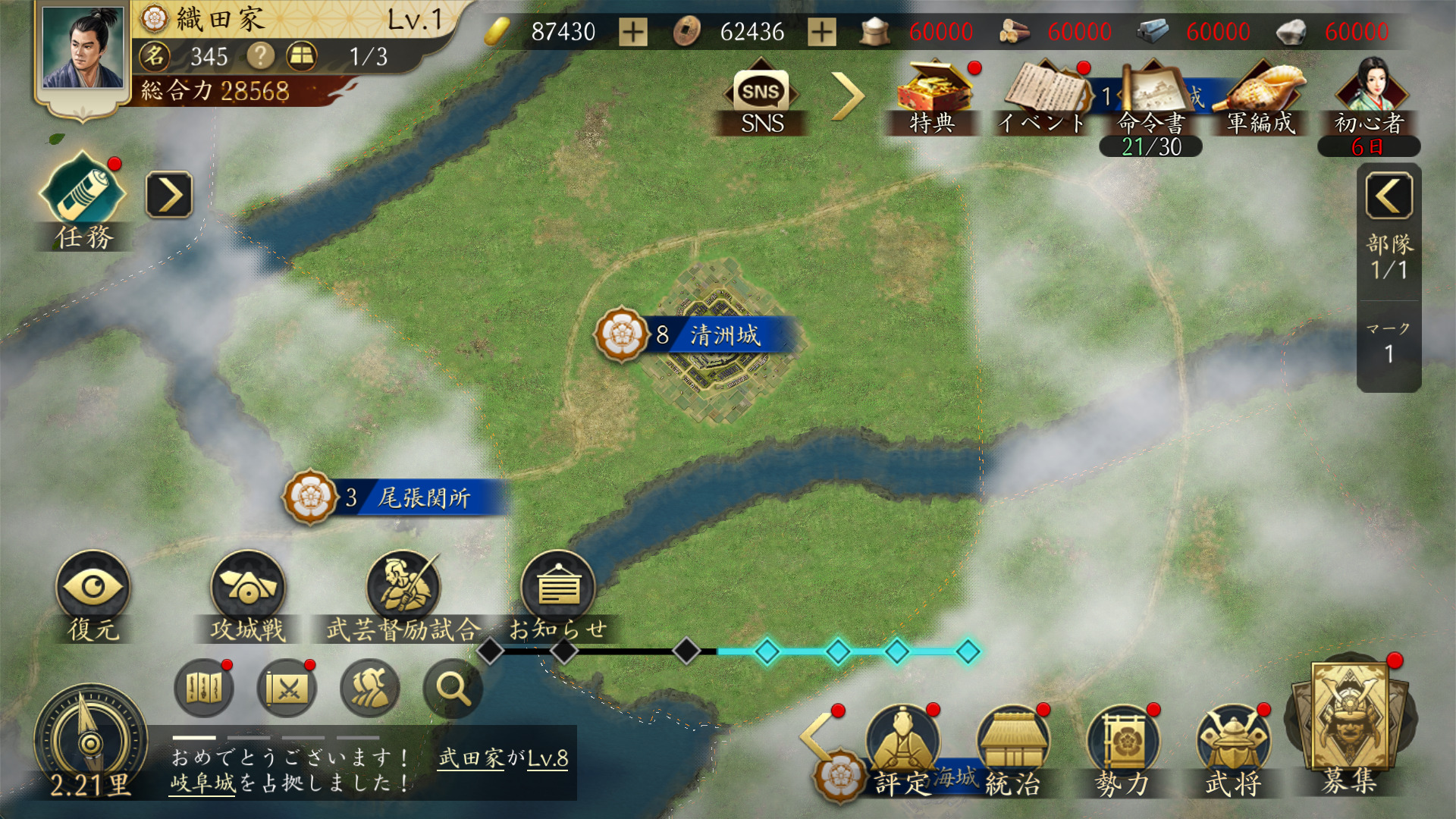Open the 攻城戦 siege battle menu
Screen dimensions: 1456x819
[247, 589]
